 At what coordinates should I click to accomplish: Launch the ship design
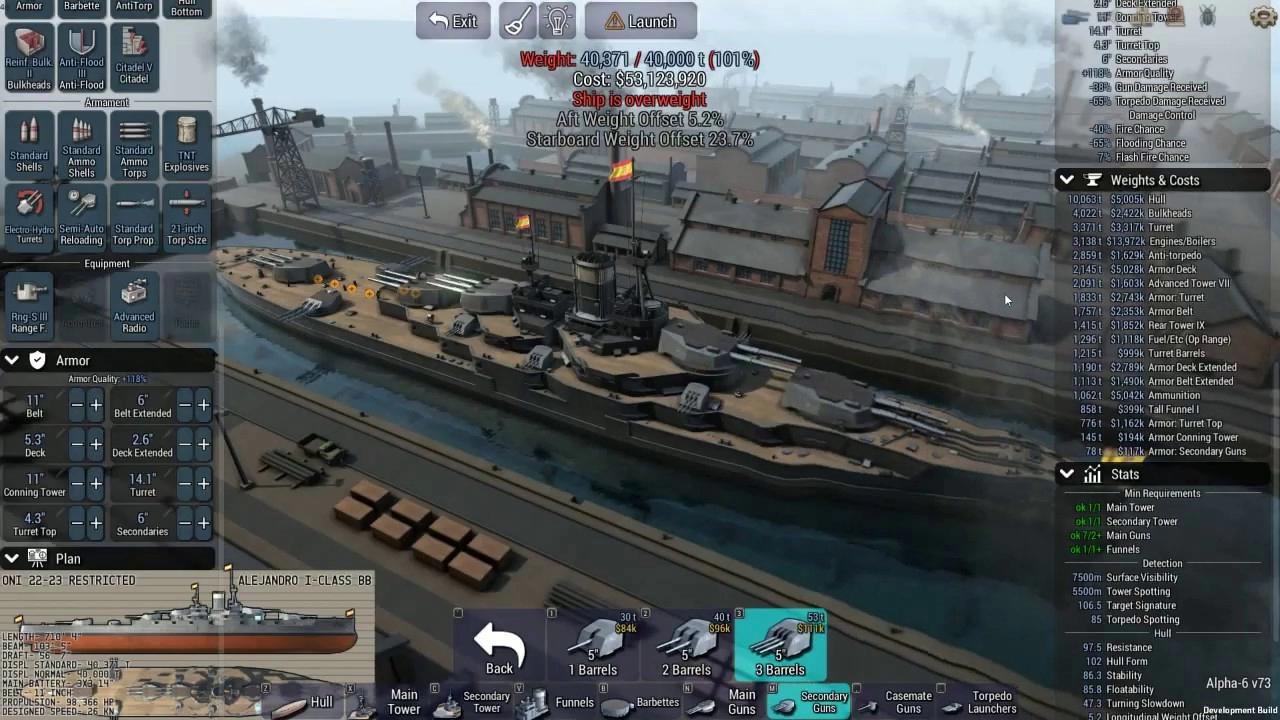[640, 21]
